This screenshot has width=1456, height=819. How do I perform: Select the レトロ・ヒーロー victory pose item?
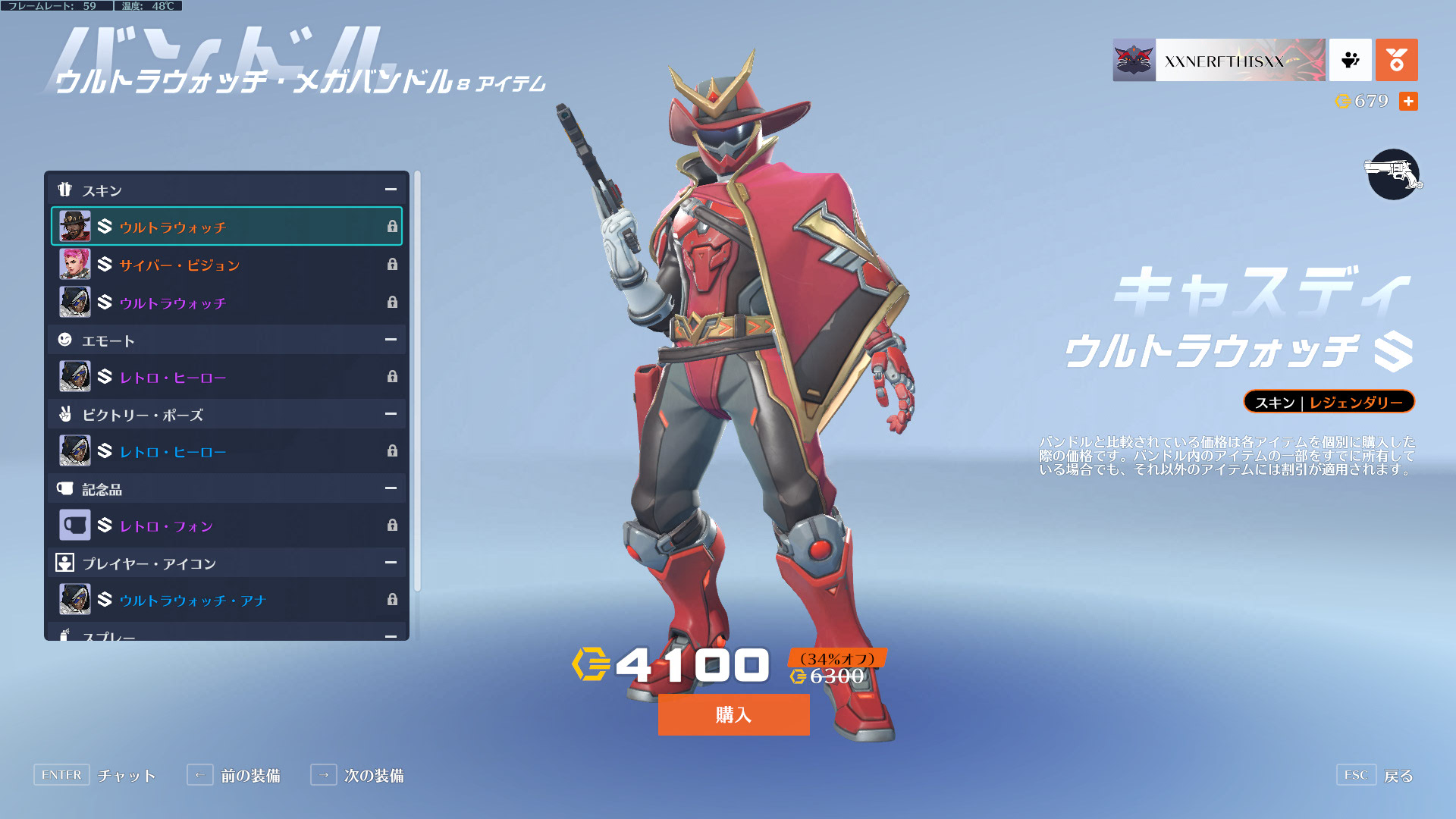point(227,451)
